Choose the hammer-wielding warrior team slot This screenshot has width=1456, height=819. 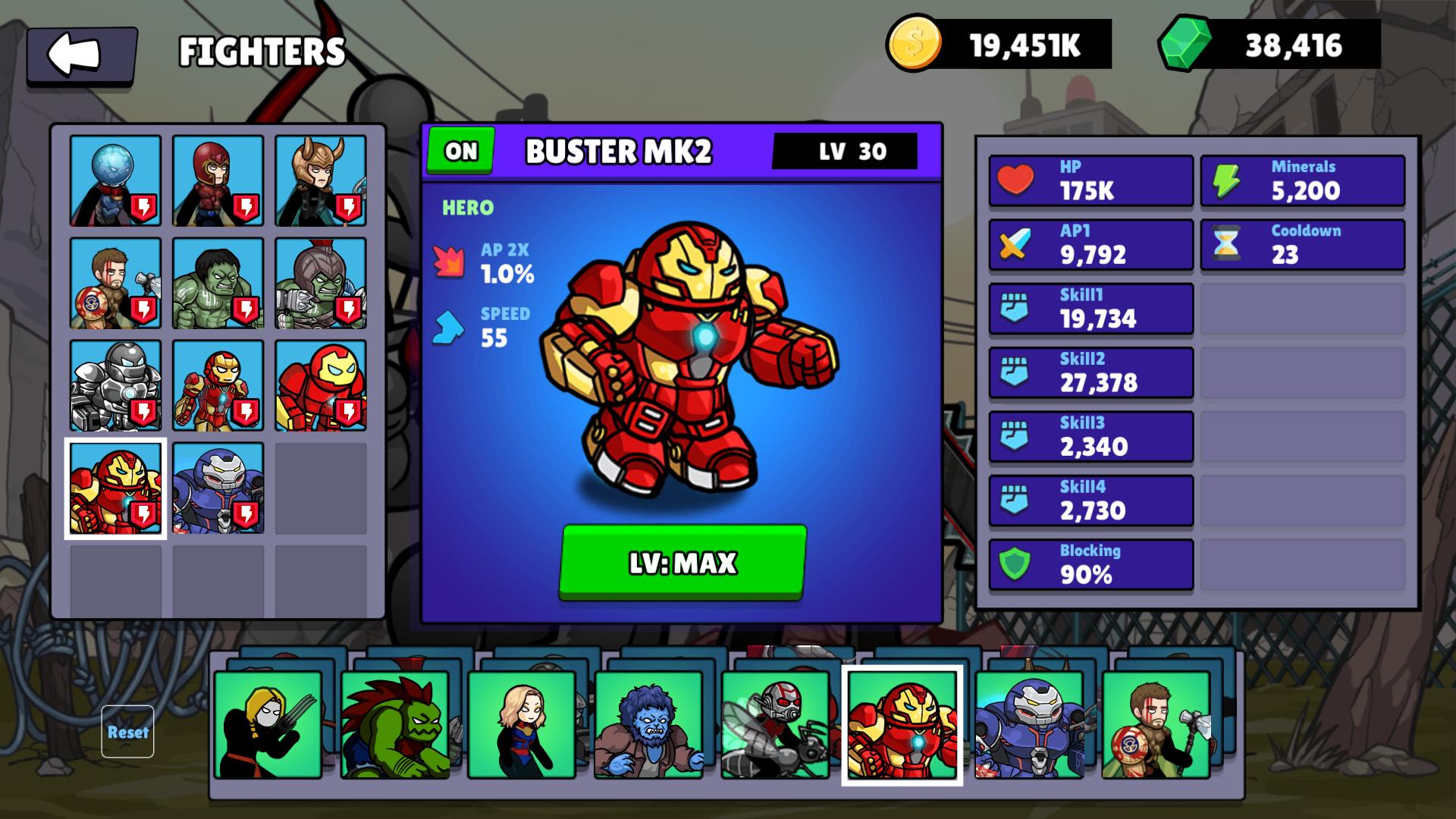(1156, 724)
